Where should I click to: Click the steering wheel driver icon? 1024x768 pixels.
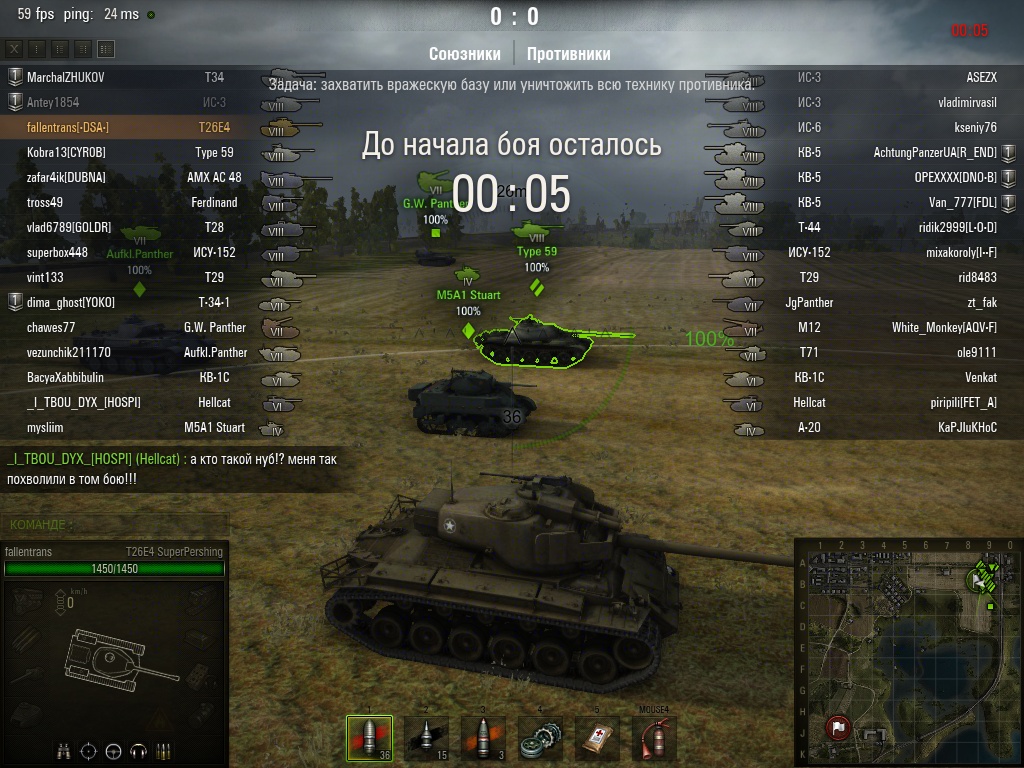(x=113, y=750)
